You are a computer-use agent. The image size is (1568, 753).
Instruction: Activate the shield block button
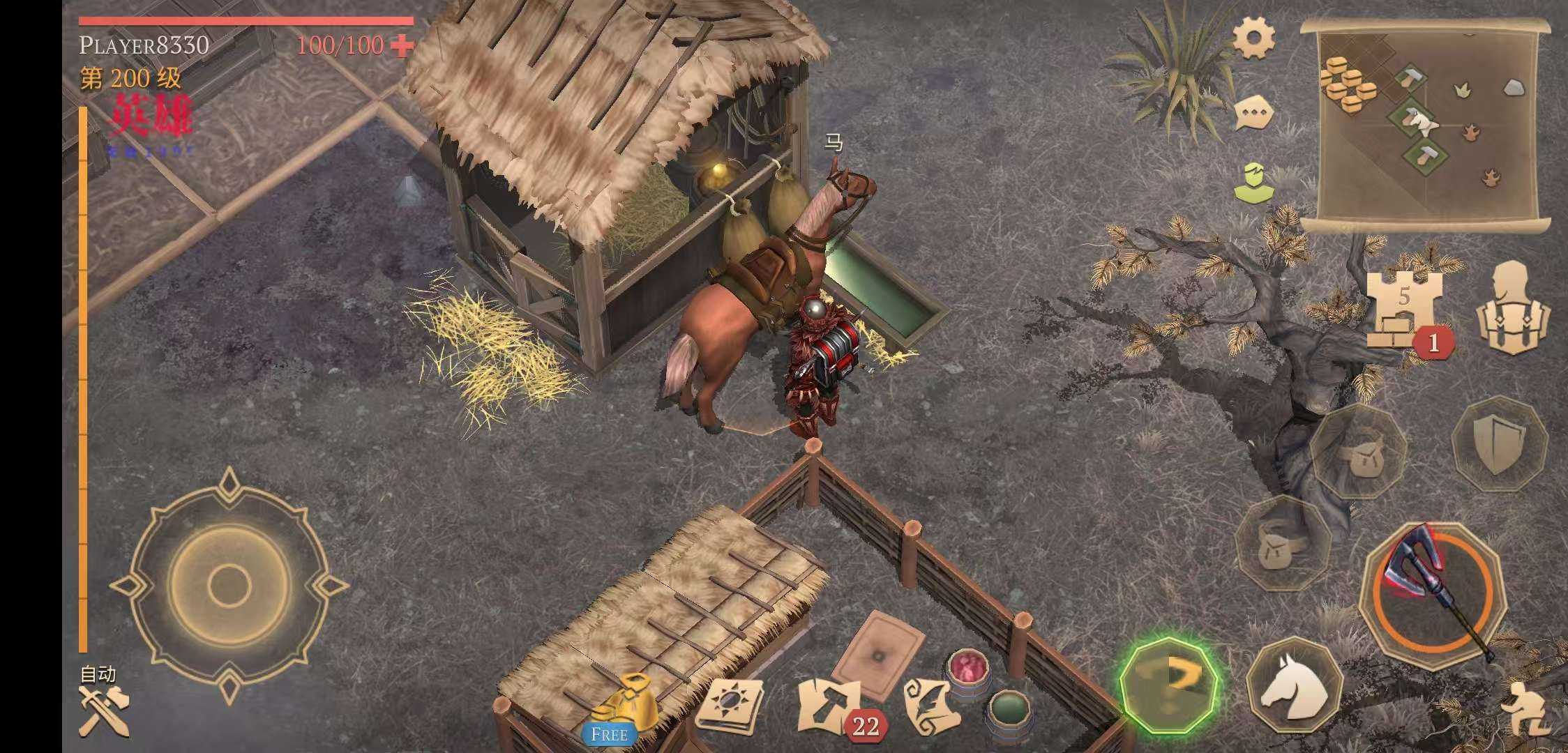1499,443
